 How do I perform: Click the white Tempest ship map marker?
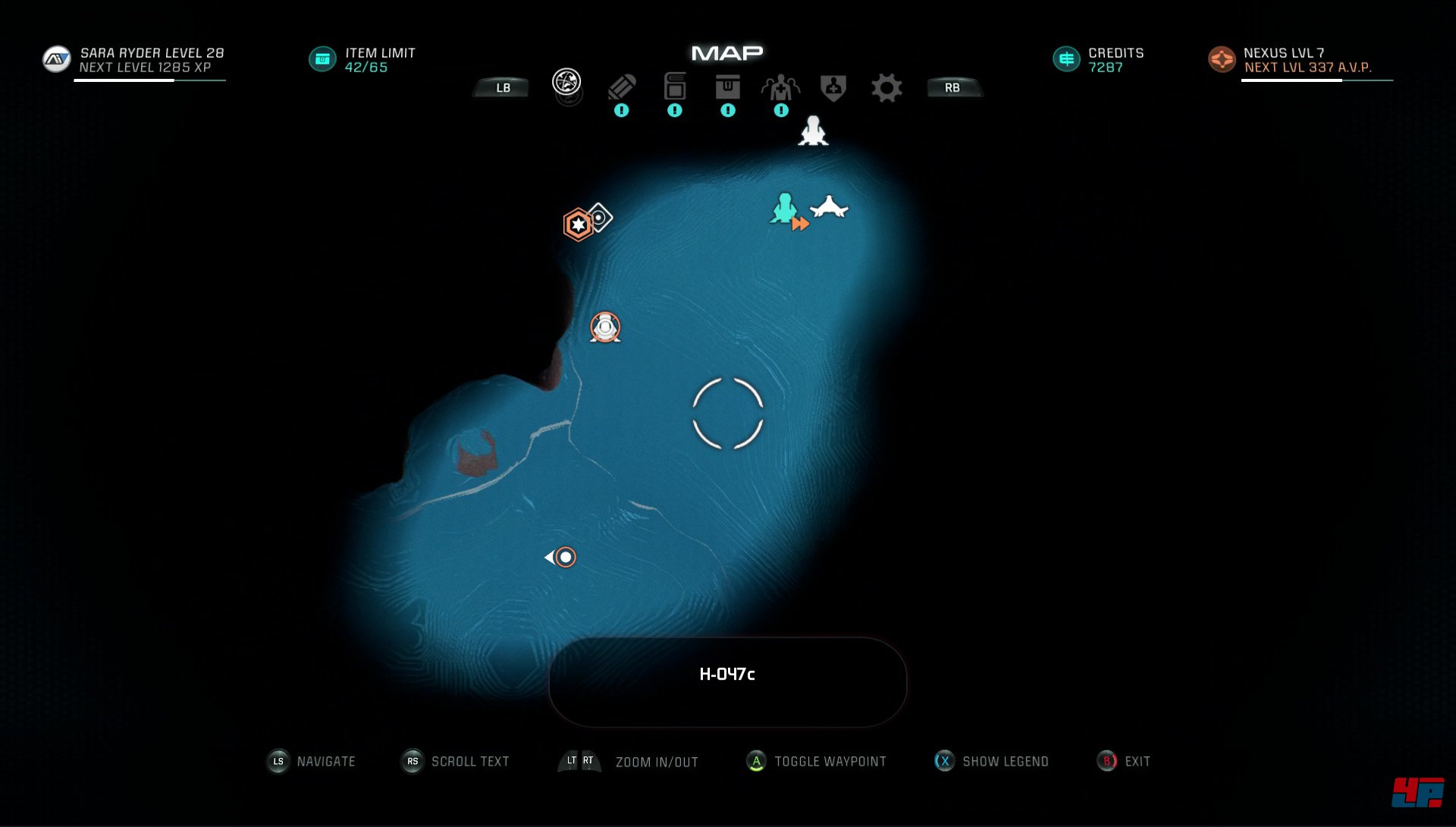coord(829,206)
